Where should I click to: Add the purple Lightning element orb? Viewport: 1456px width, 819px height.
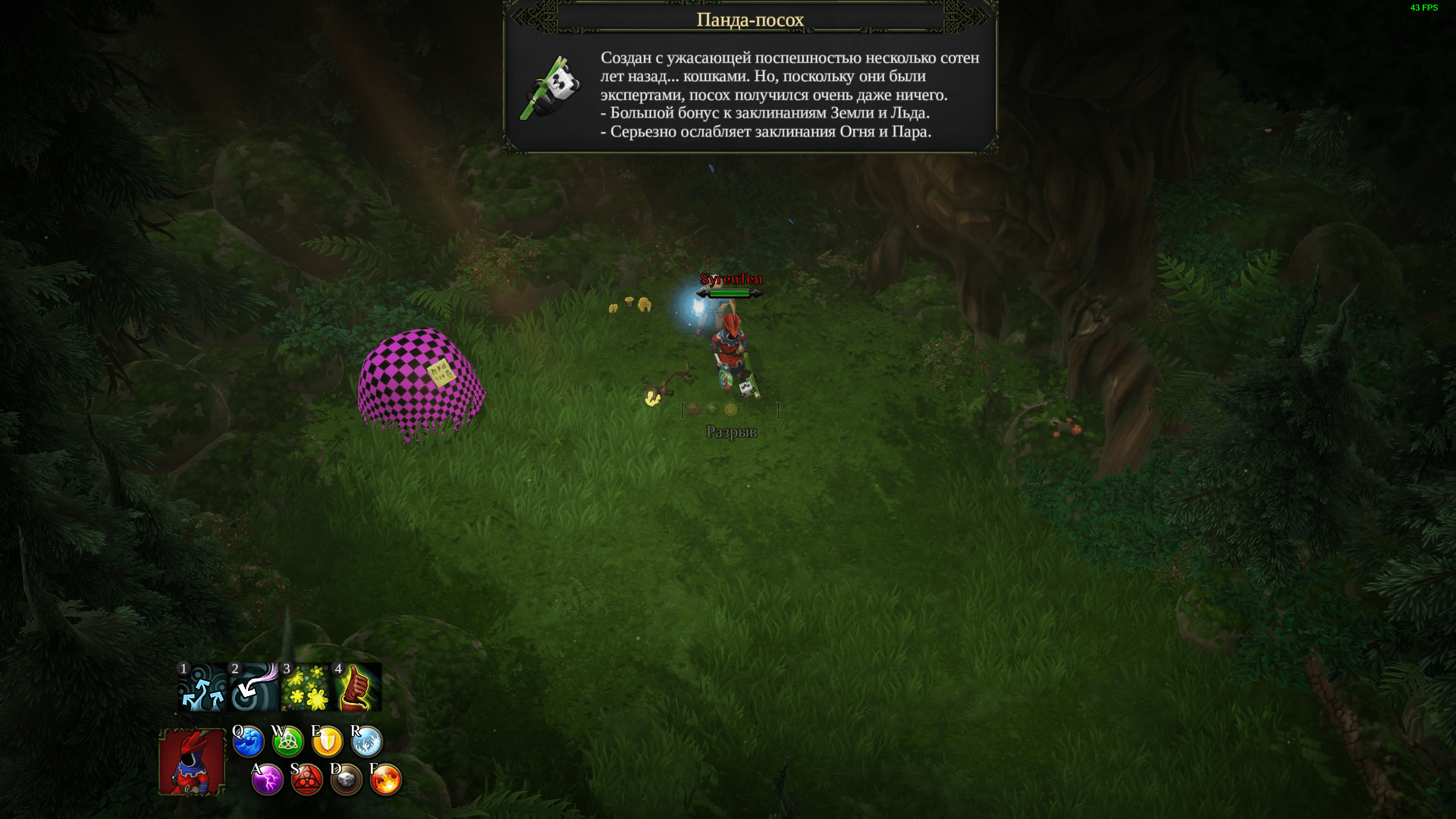(x=268, y=780)
